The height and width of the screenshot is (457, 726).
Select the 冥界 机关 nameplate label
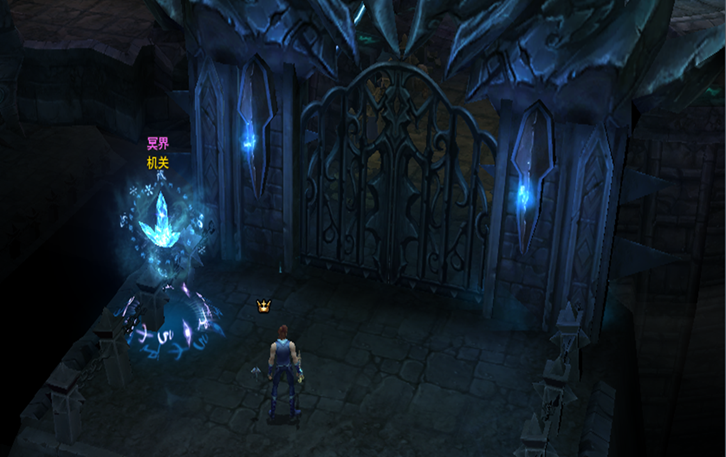(158, 153)
